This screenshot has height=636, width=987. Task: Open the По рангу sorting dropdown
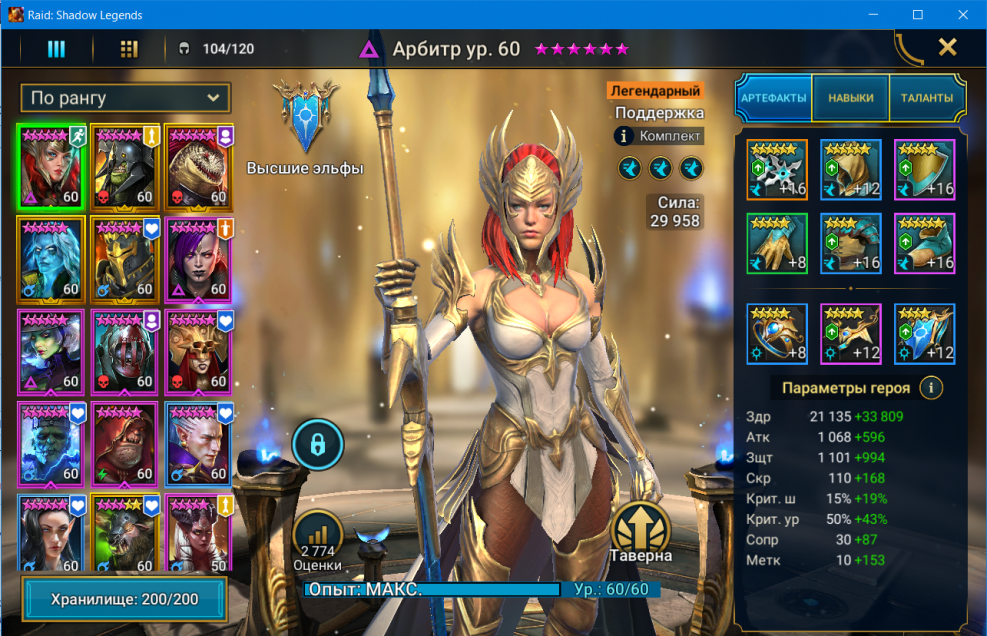tap(125, 98)
